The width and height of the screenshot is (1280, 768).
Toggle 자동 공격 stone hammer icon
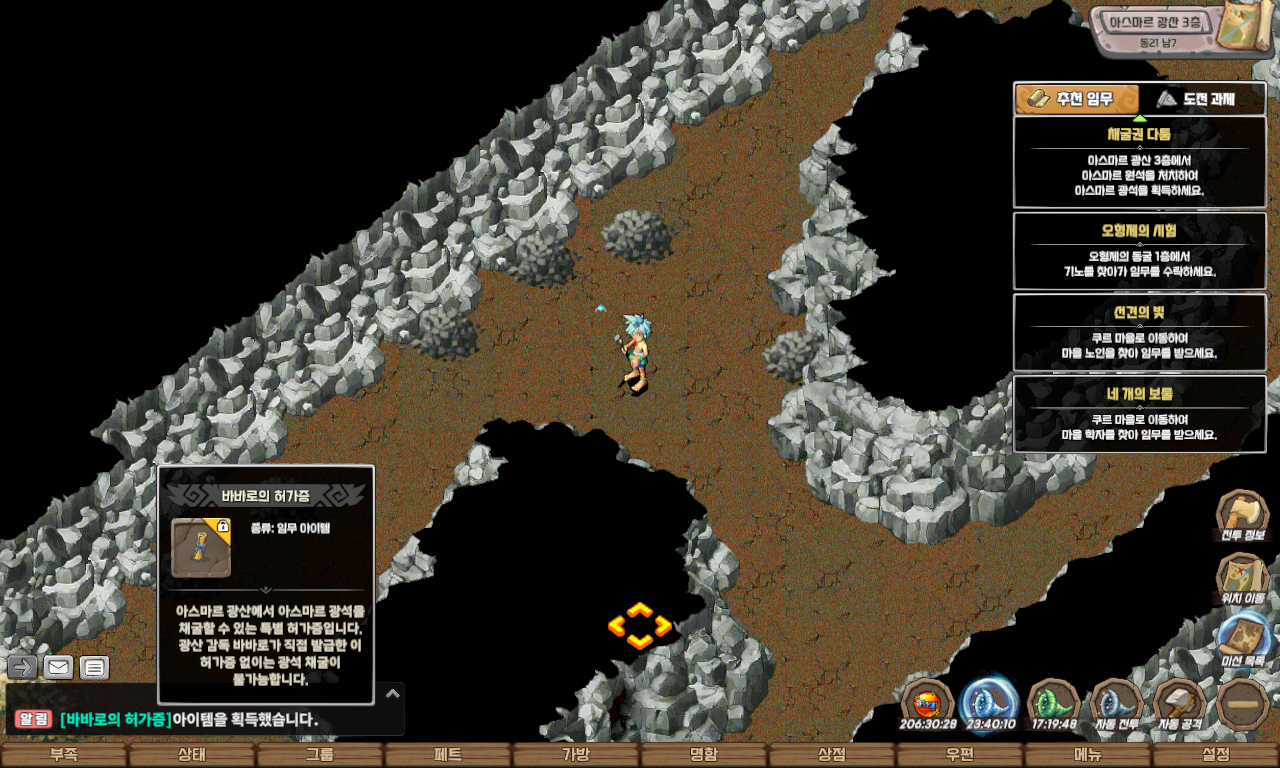click(1179, 705)
